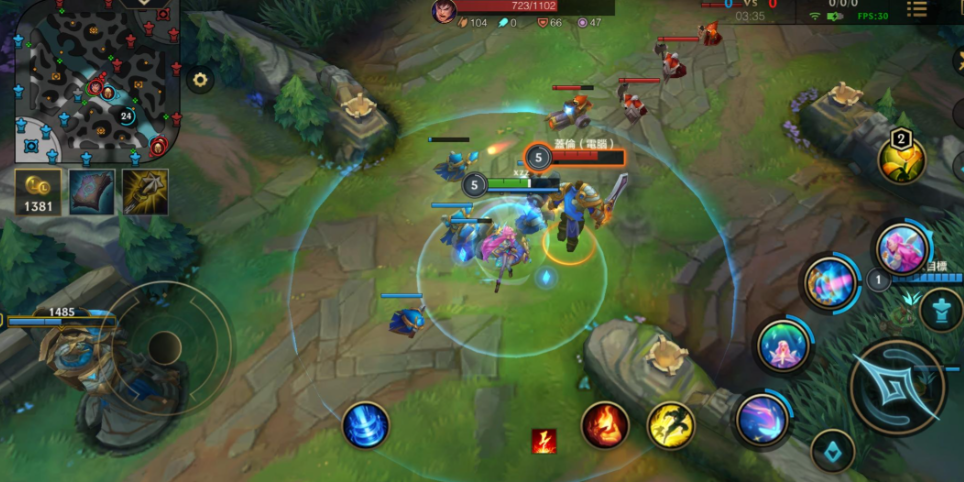Open settings with the gear icon
This screenshot has width=964, height=482.
[200, 80]
